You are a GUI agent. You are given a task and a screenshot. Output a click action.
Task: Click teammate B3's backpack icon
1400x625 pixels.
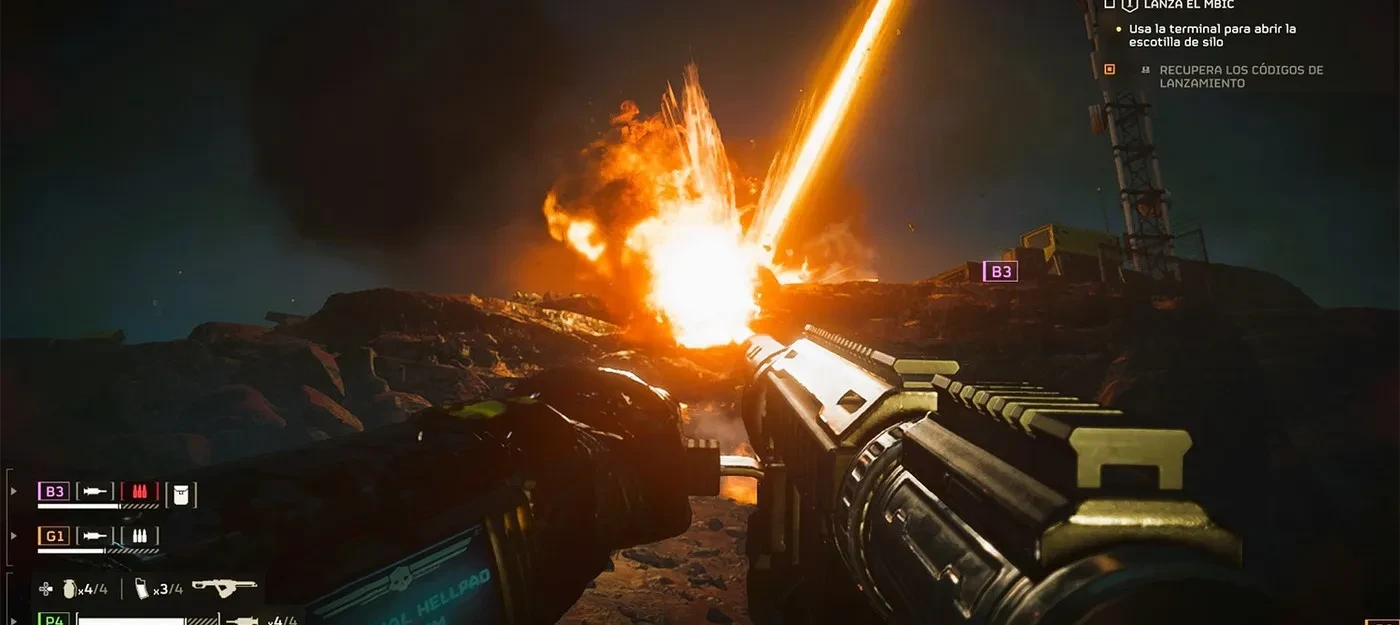point(181,492)
